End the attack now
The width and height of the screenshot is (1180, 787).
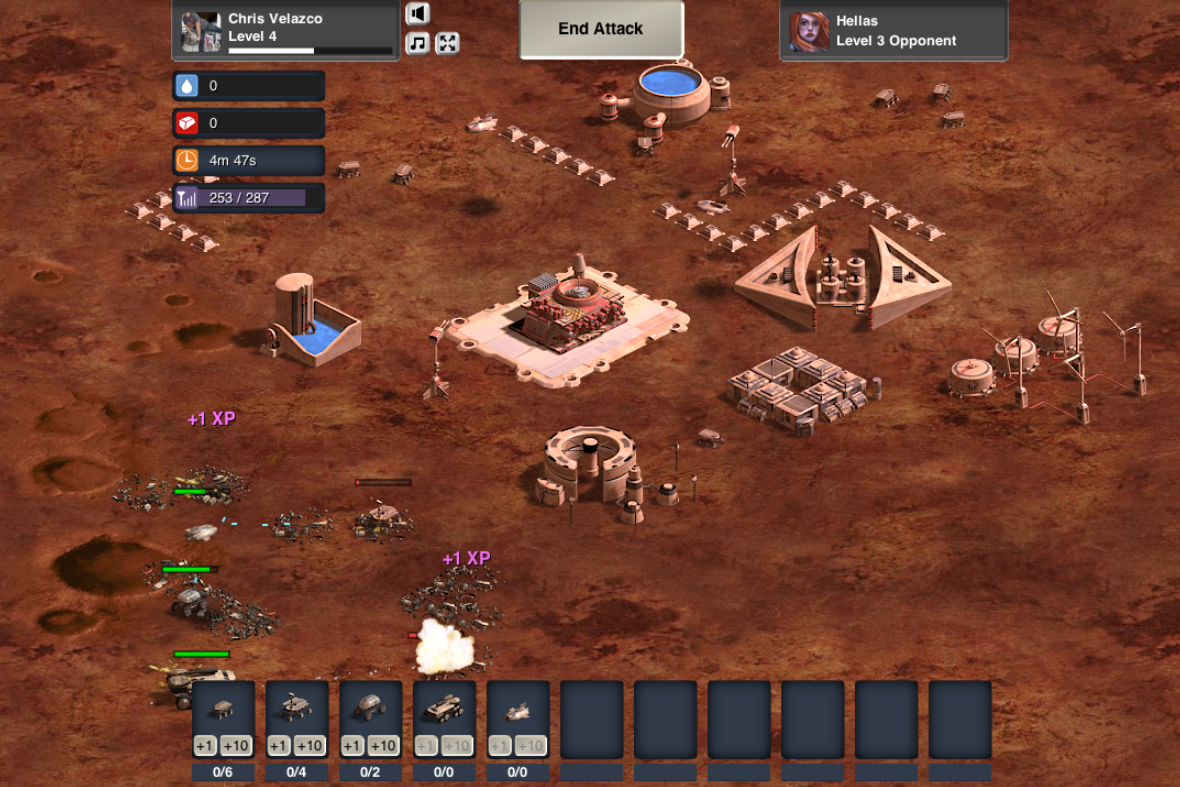click(600, 29)
